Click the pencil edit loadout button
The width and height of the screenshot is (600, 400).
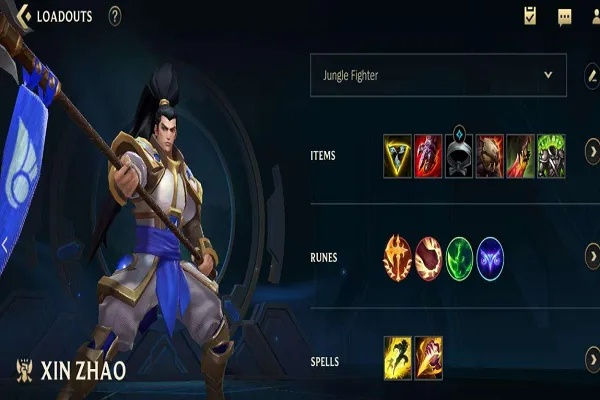(590, 75)
